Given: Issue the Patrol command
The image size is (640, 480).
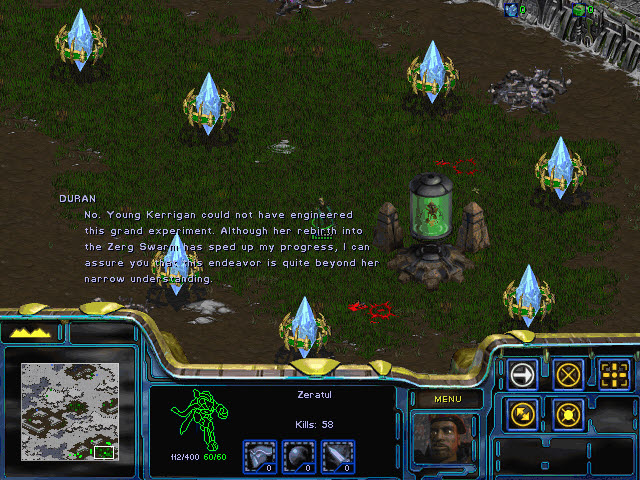Looking at the screenshot, I should tap(523, 413).
